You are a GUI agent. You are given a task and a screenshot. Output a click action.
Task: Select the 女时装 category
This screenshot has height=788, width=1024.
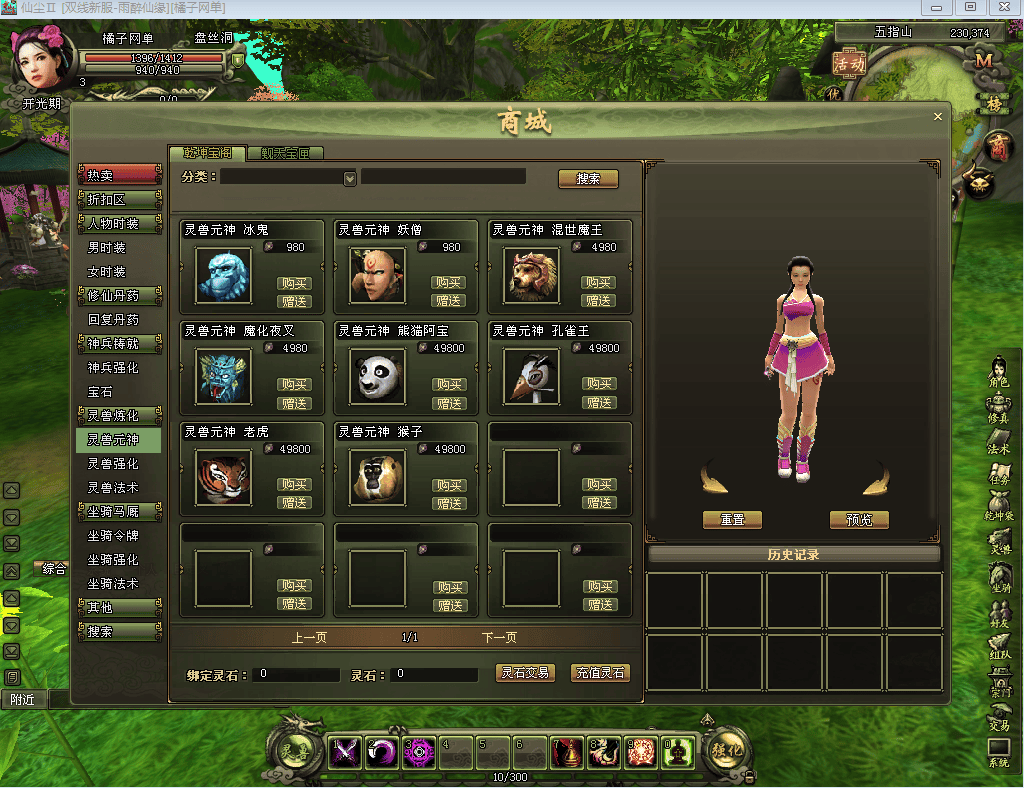click(107, 272)
